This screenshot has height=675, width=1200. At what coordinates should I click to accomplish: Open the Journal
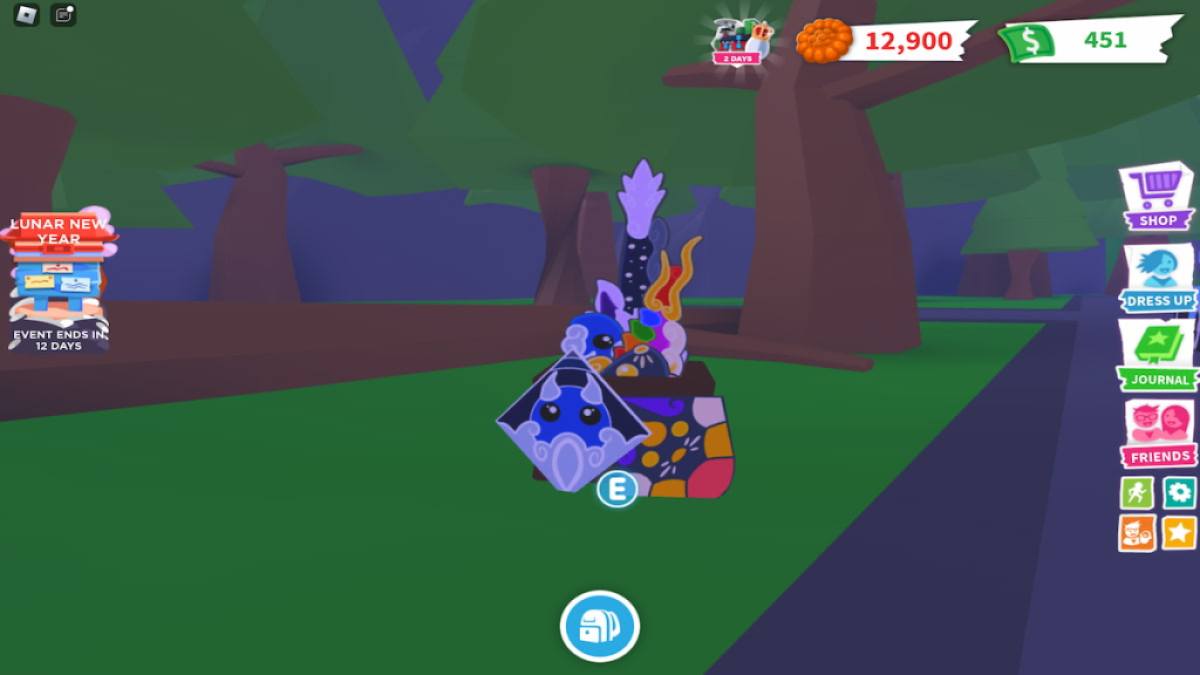[1157, 355]
